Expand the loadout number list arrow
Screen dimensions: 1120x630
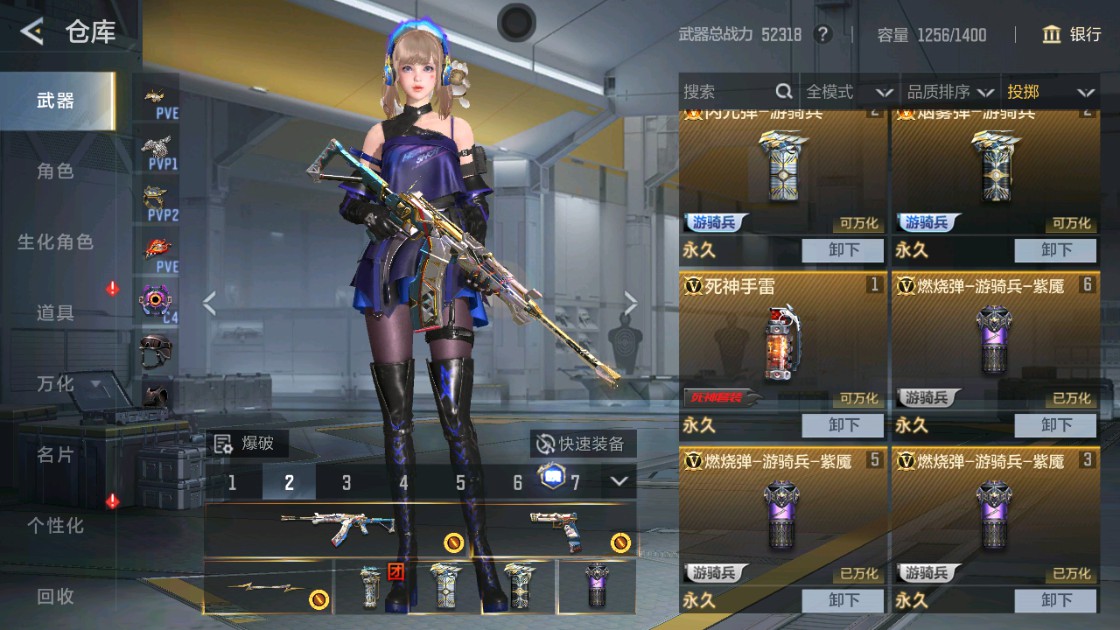[619, 482]
